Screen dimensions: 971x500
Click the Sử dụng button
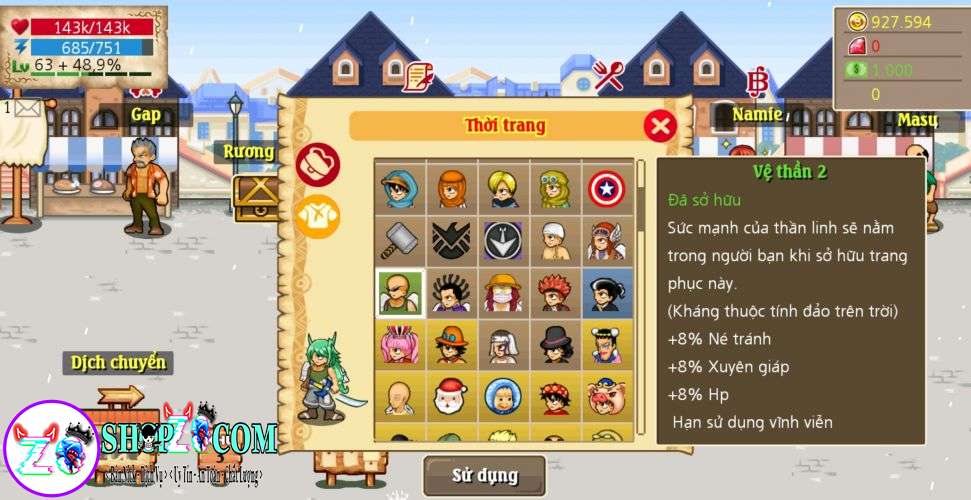coord(485,475)
